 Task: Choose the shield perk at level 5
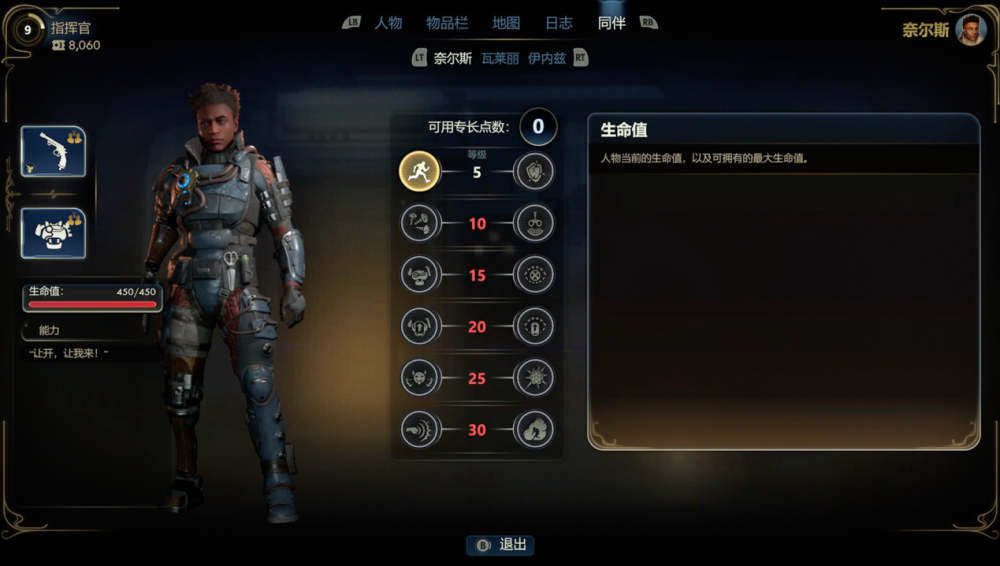(534, 172)
